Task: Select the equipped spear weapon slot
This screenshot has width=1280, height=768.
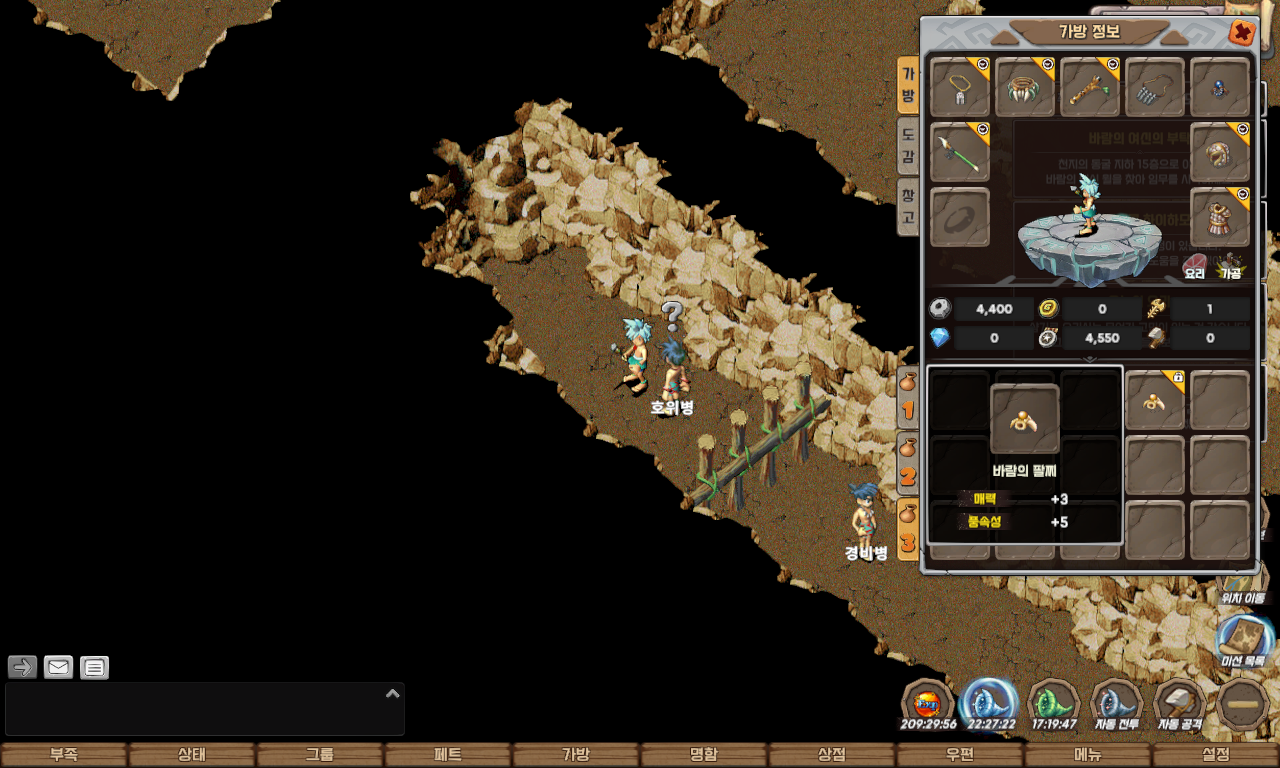Action: coord(960,153)
